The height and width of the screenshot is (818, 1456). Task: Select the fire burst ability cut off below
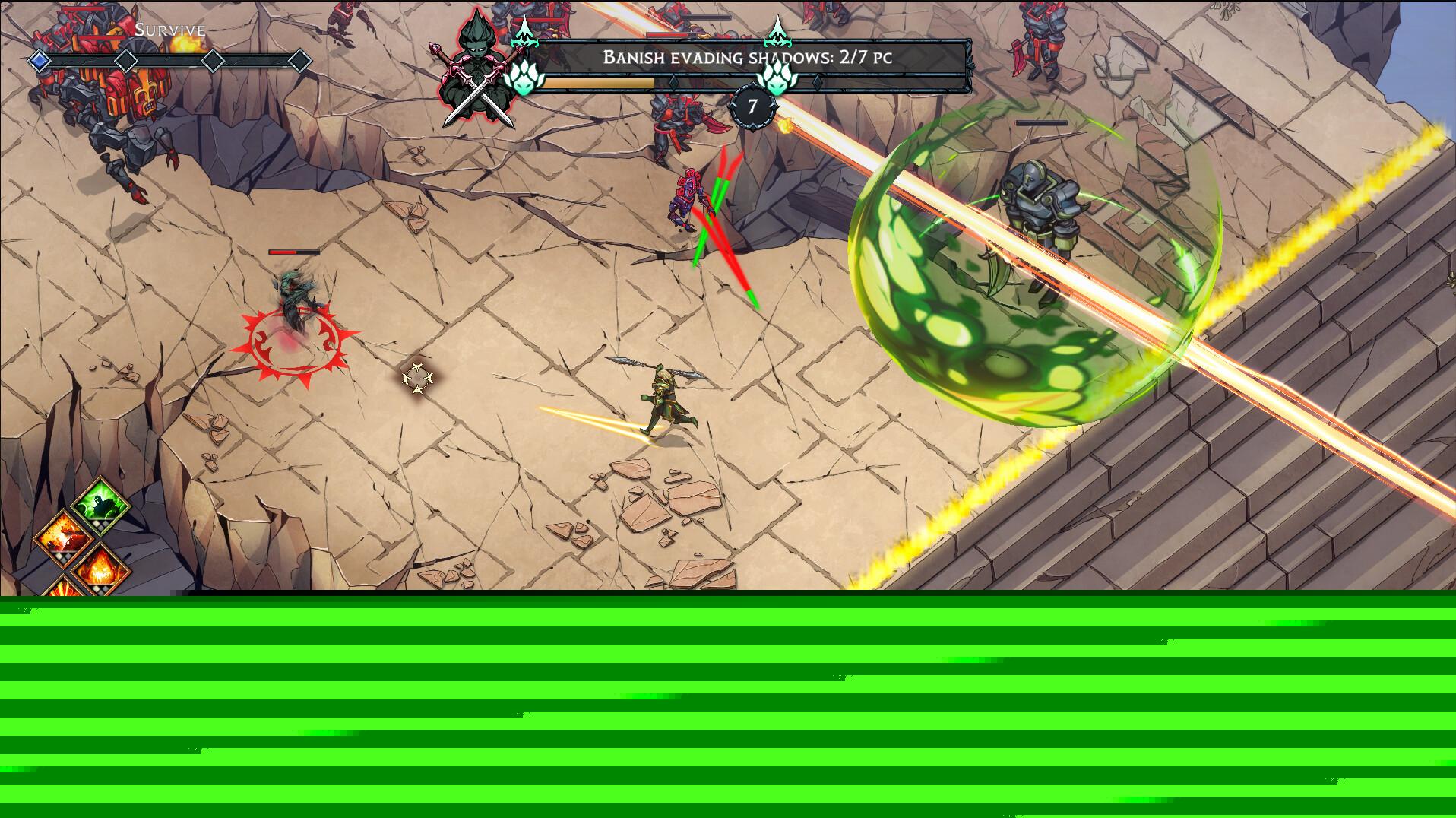(64, 586)
